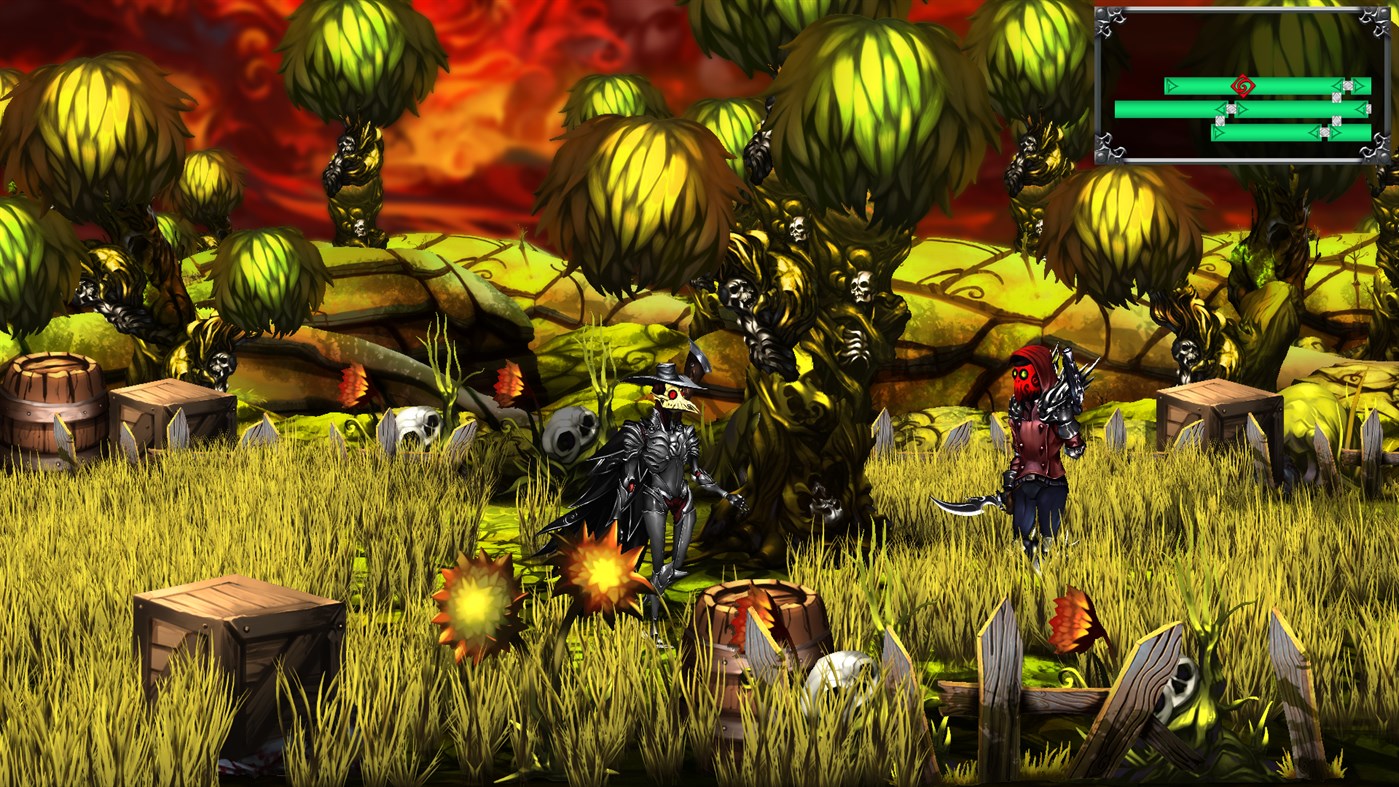Expand the left-pointing arrow on the middle green bar
The image size is (1399, 787).
pos(1220,109)
